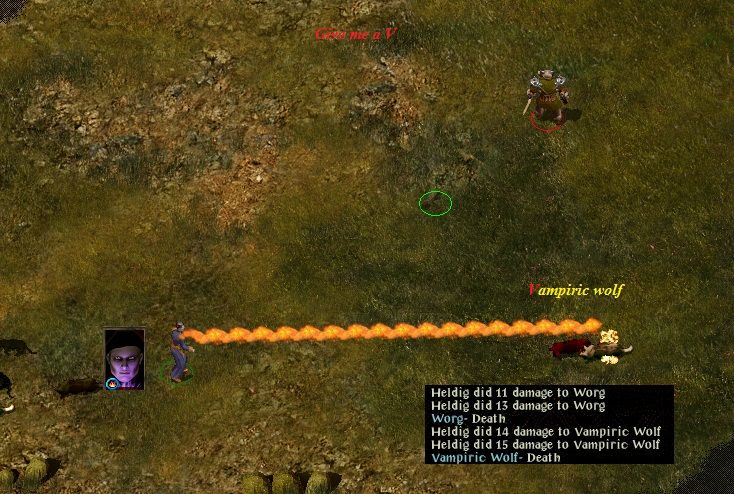
Task: Click the combat log message box
Action: pos(548,424)
